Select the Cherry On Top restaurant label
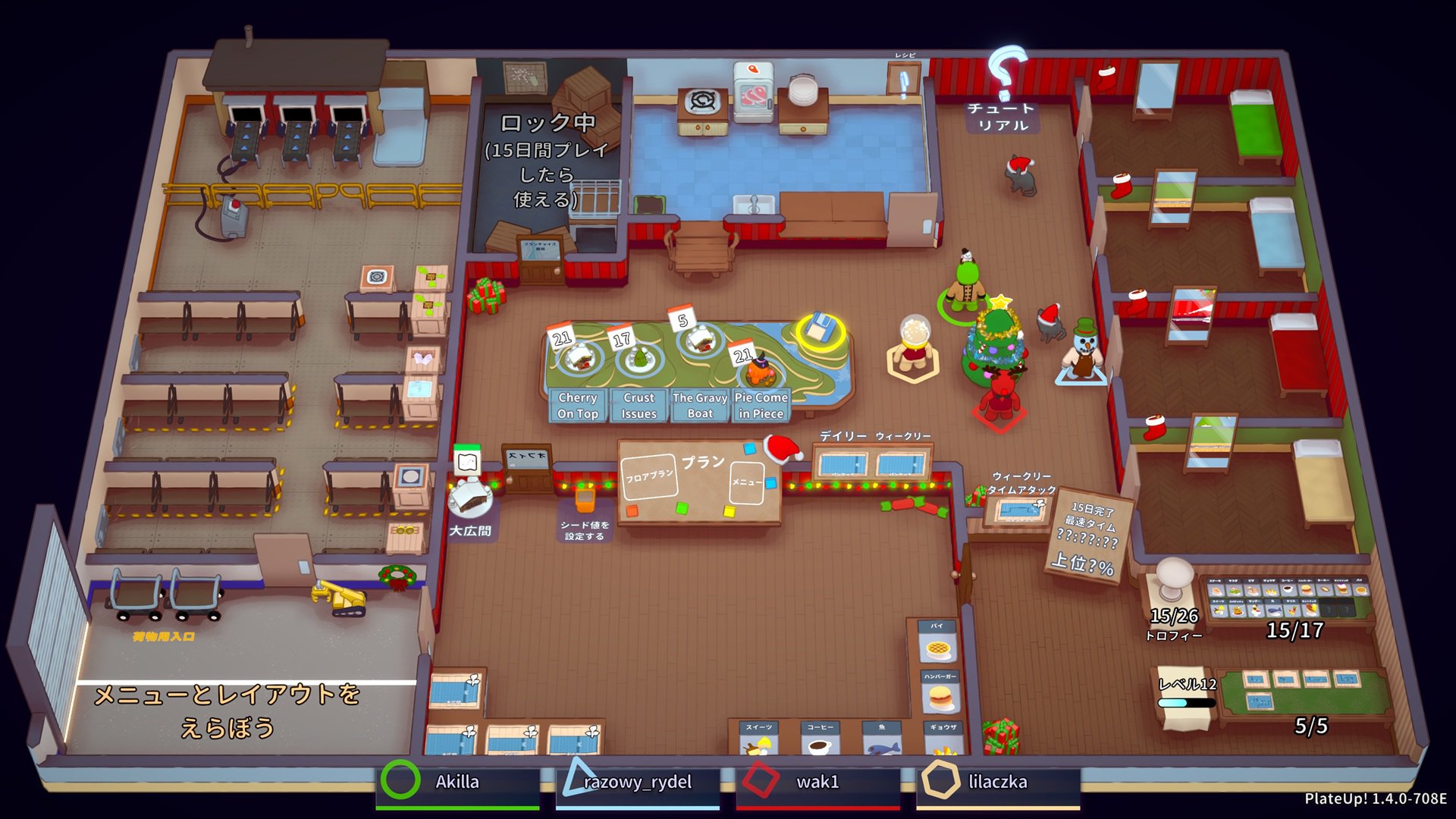The height and width of the screenshot is (819, 1456). point(578,406)
